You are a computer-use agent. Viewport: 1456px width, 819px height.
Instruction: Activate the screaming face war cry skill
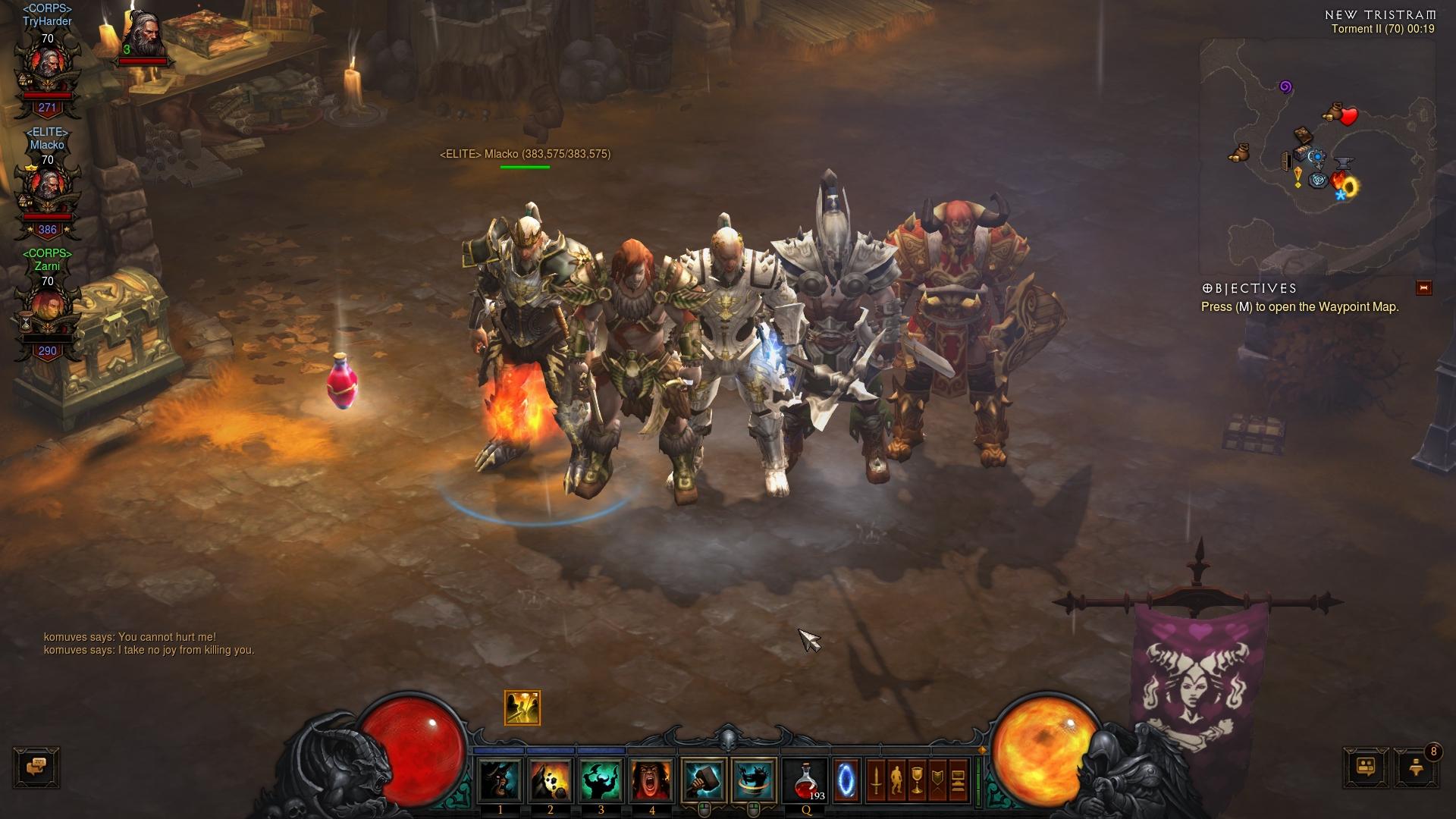[x=651, y=781]
